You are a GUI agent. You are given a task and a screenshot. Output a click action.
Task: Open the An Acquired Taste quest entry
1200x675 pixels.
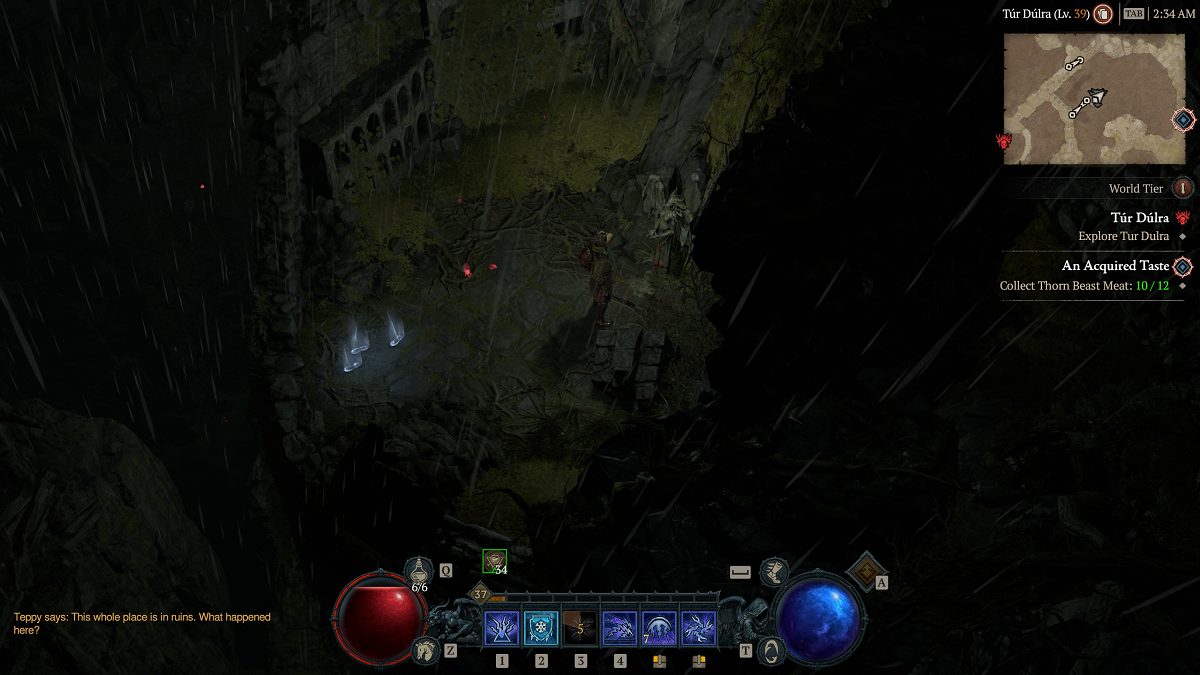pos(1114,266)
